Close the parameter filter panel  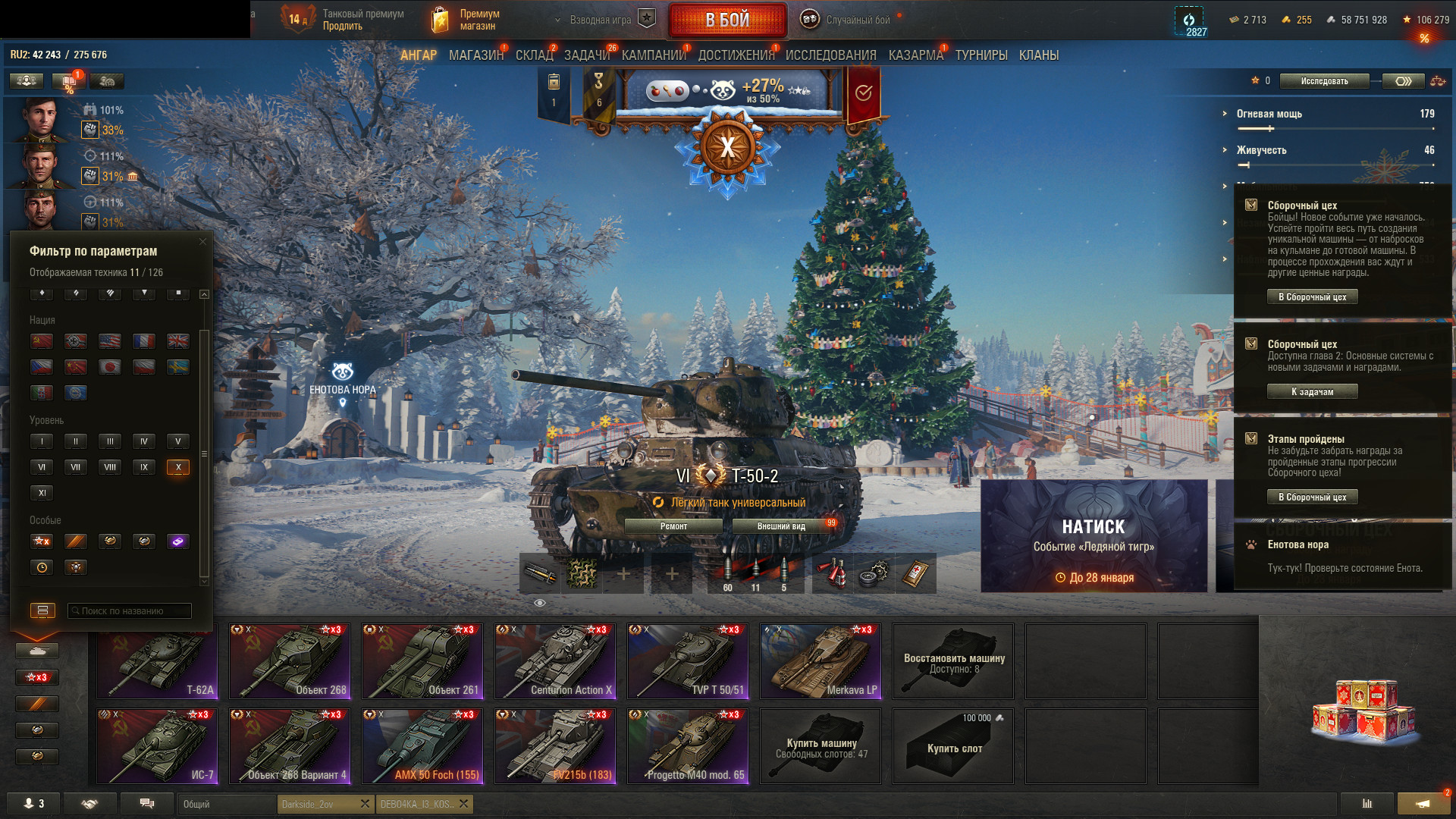(202, 242)
